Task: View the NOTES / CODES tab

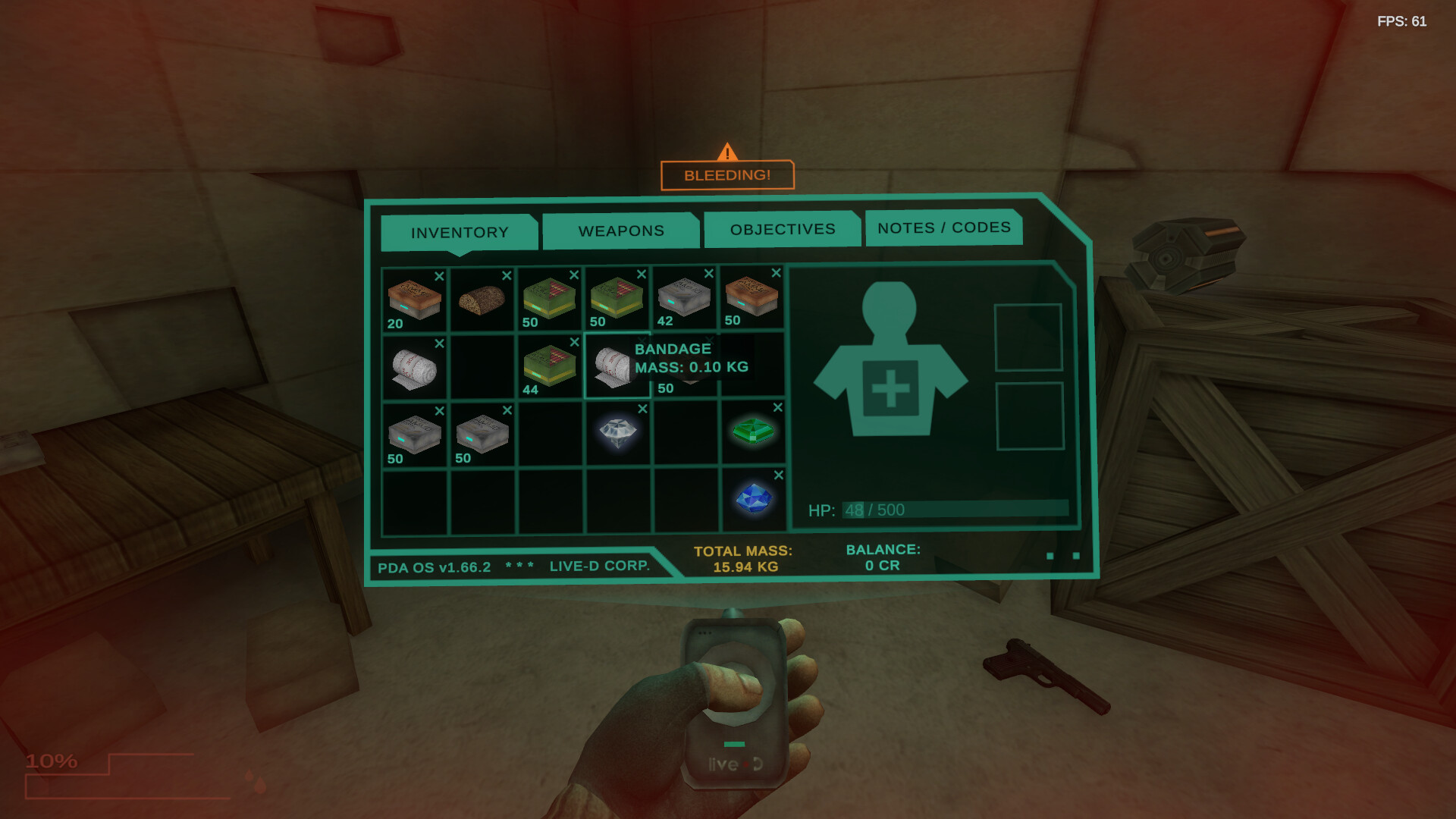Action: (x=943, y=227)
